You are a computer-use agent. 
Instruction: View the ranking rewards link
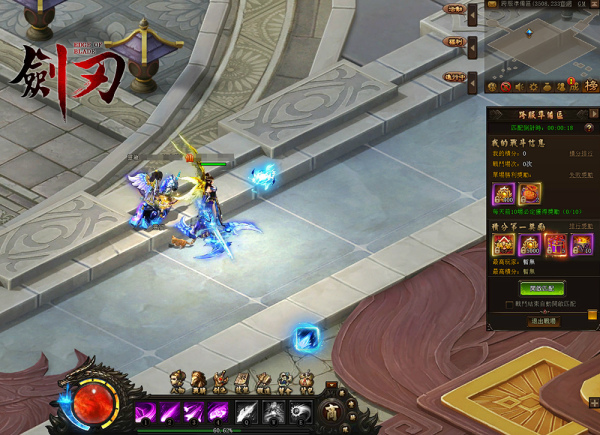581,227
